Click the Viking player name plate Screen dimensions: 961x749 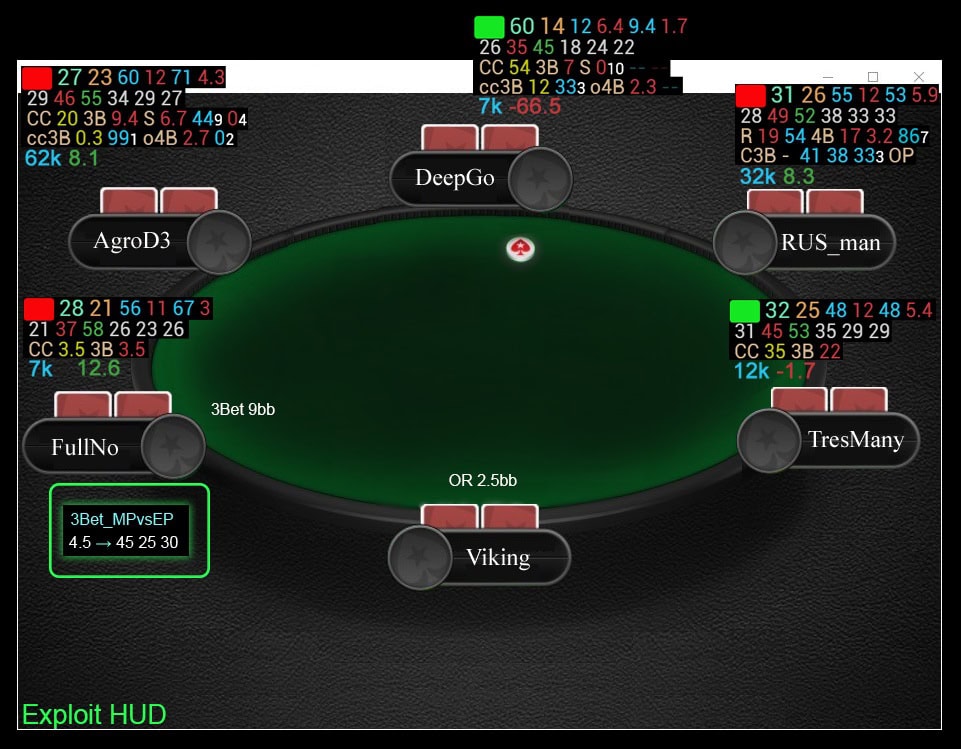498,557
